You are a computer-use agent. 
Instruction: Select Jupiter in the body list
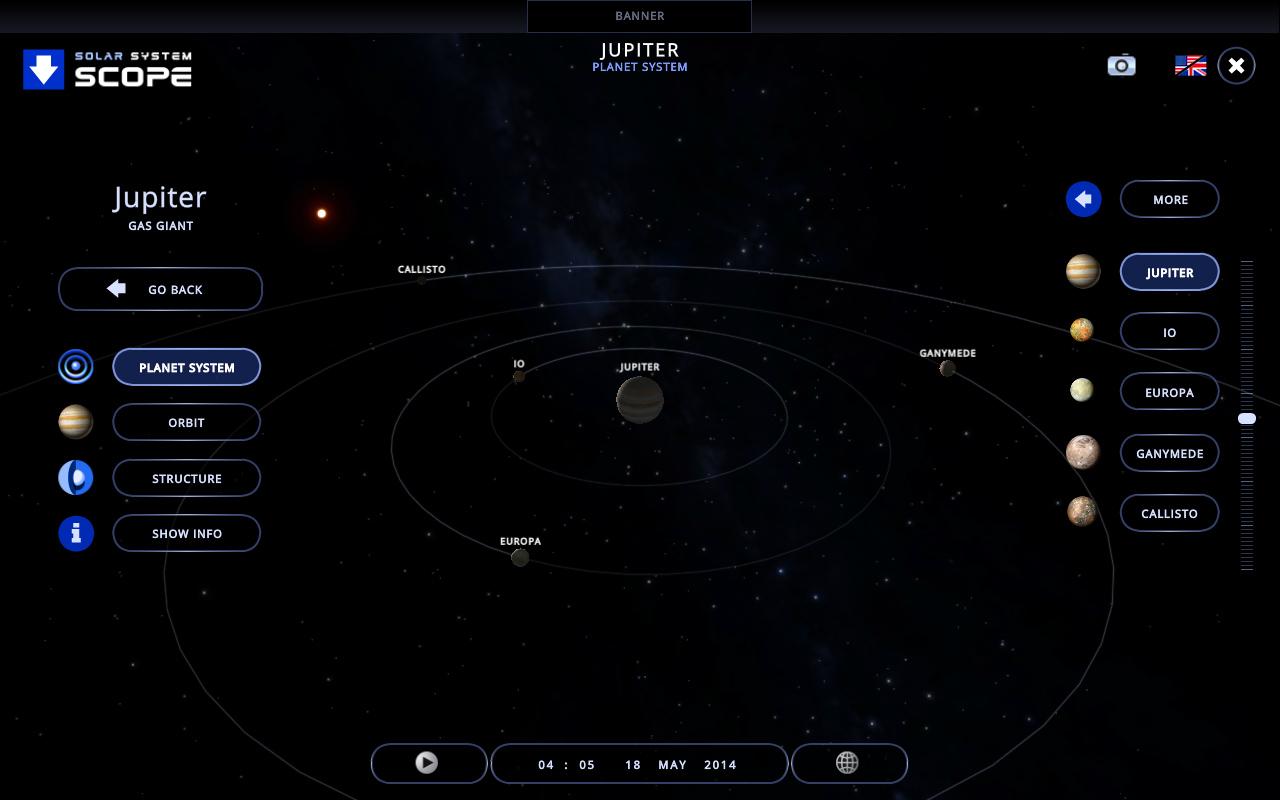pos(1169,272)
